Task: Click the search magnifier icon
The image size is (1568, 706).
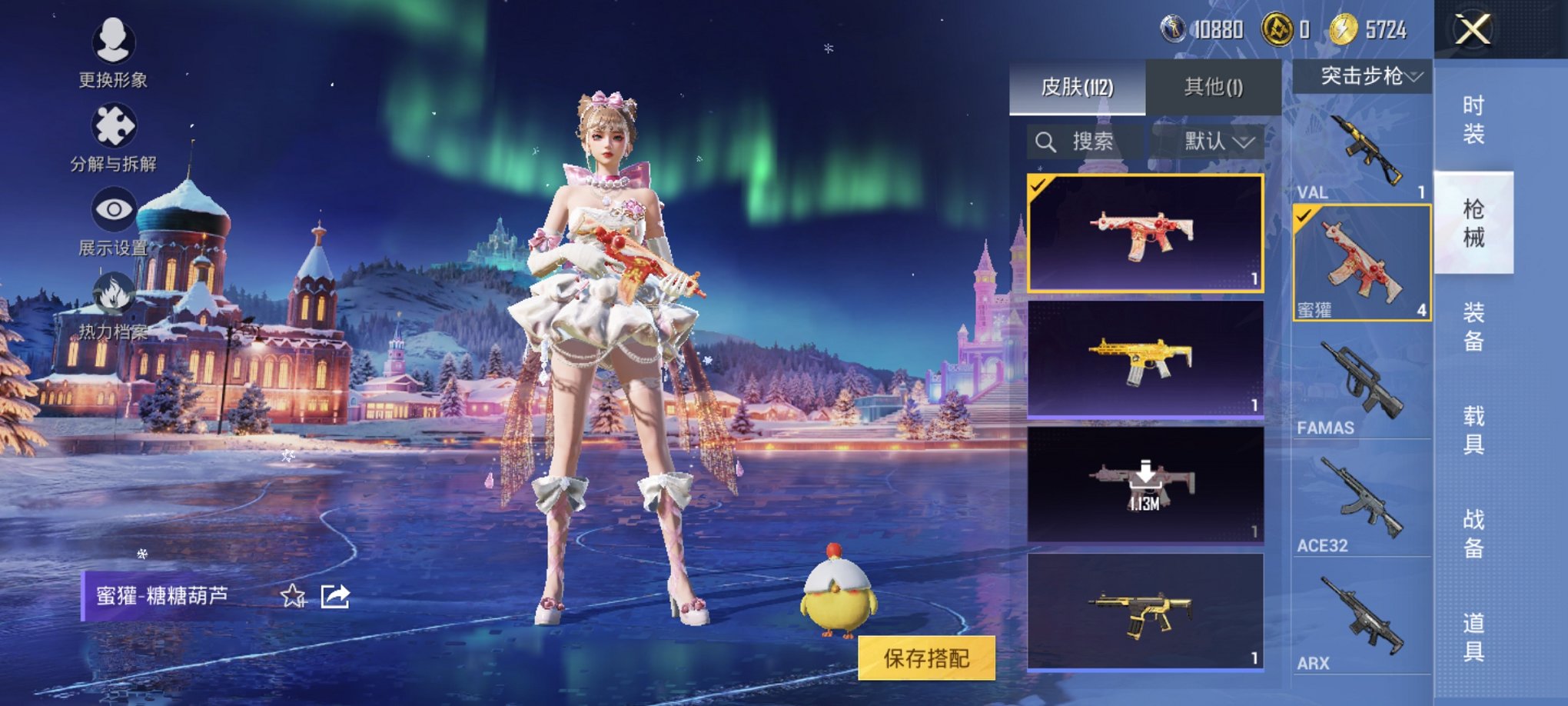Action: point(1048,141)
